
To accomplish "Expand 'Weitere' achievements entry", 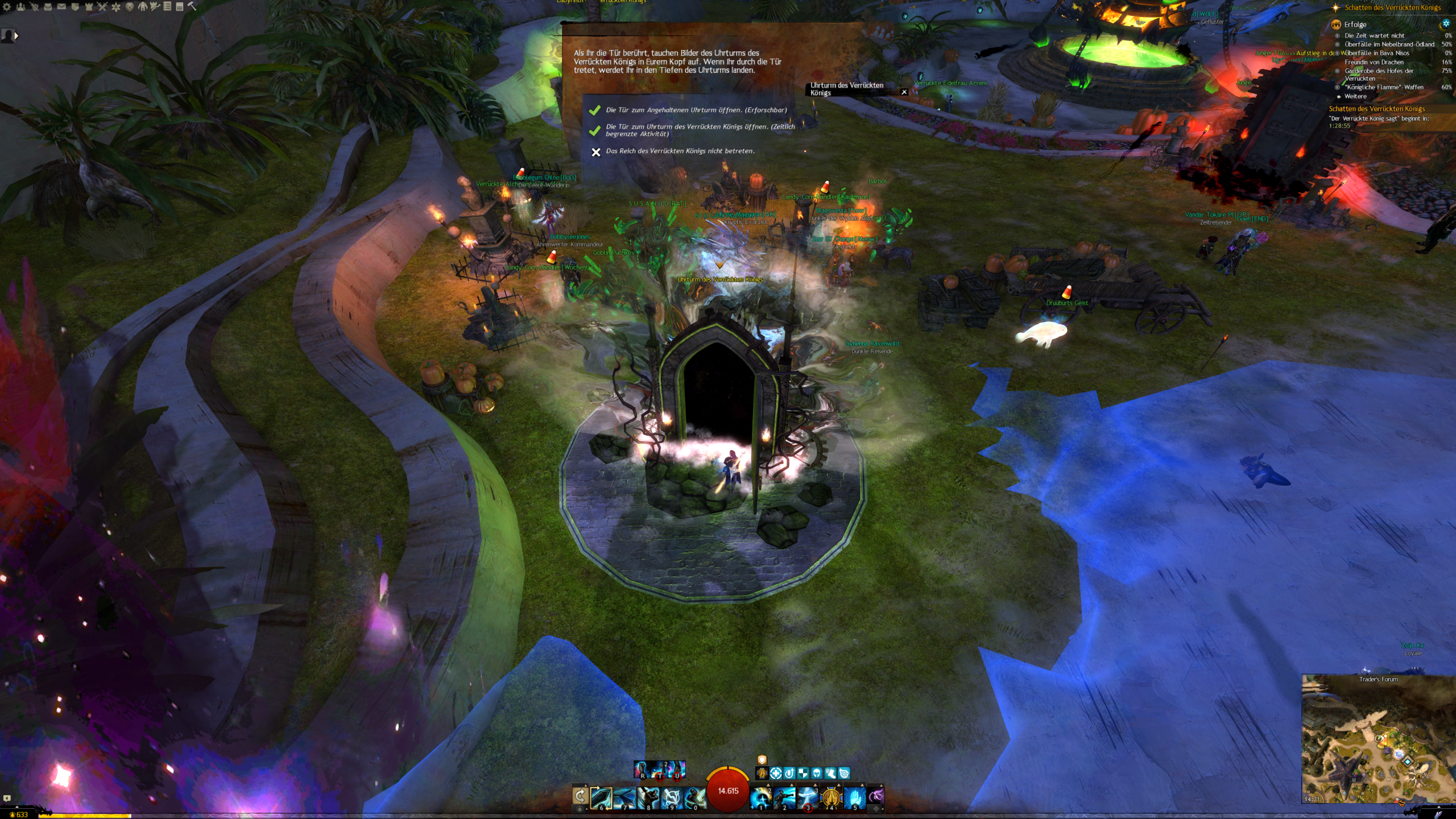I will 1355,96.
